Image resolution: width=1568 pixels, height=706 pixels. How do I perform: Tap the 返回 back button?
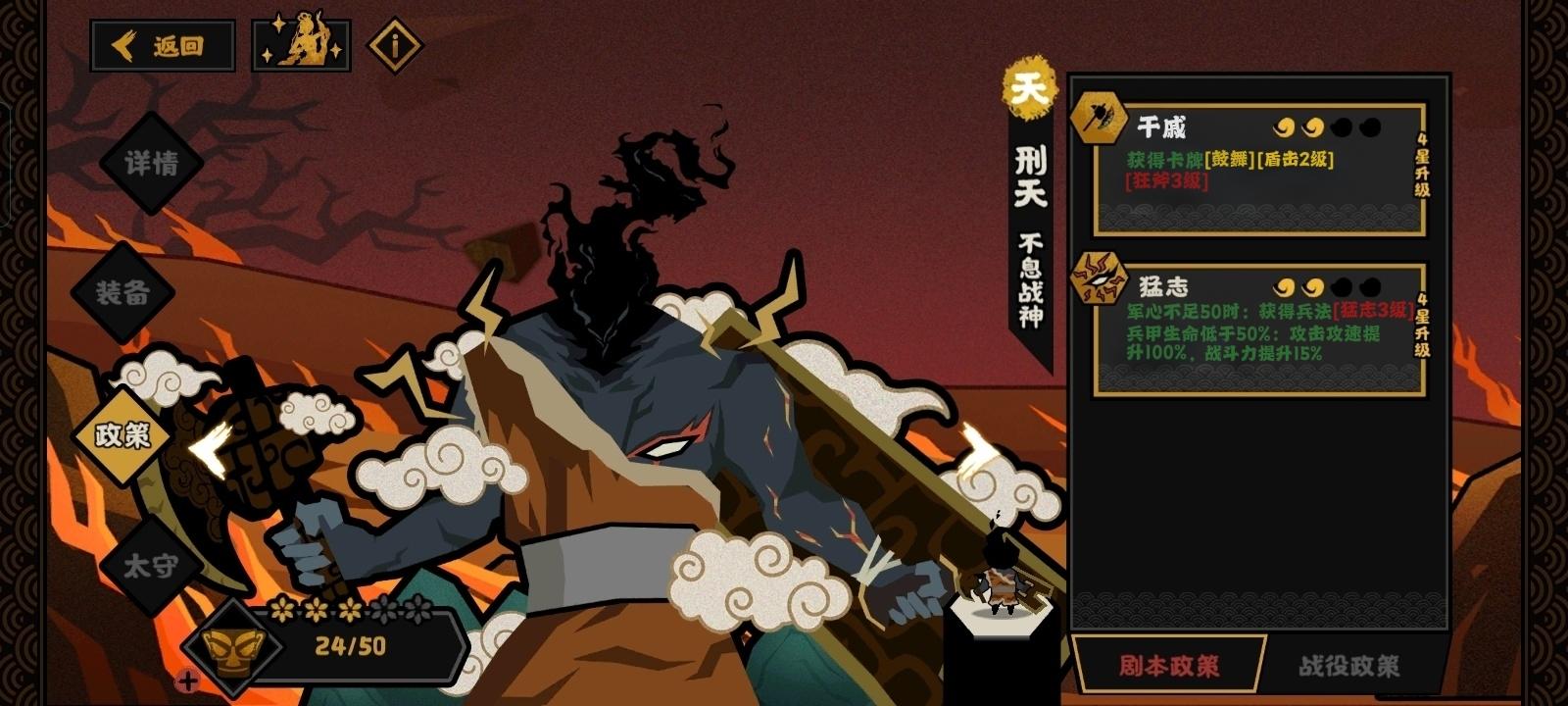click(x=163, y=43)
